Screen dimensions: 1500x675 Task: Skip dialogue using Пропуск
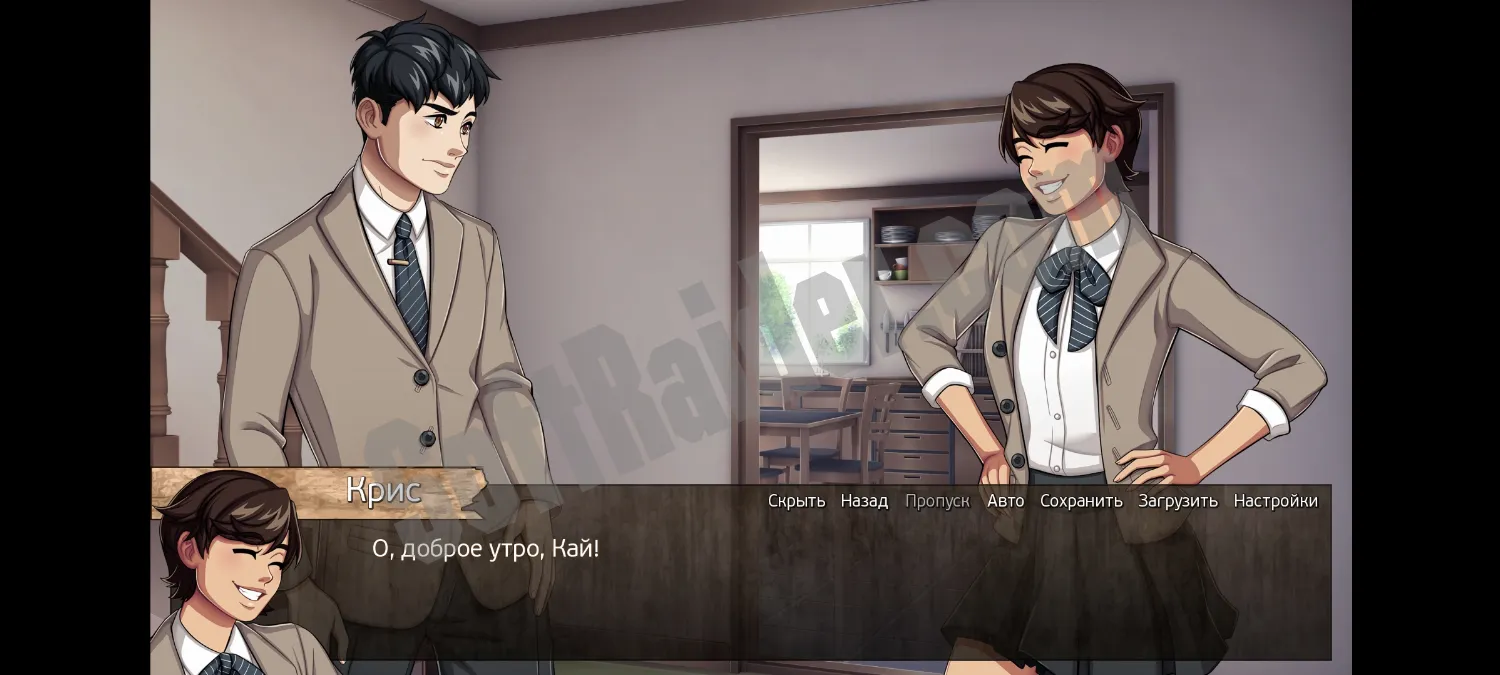click(x=937, y=501)
